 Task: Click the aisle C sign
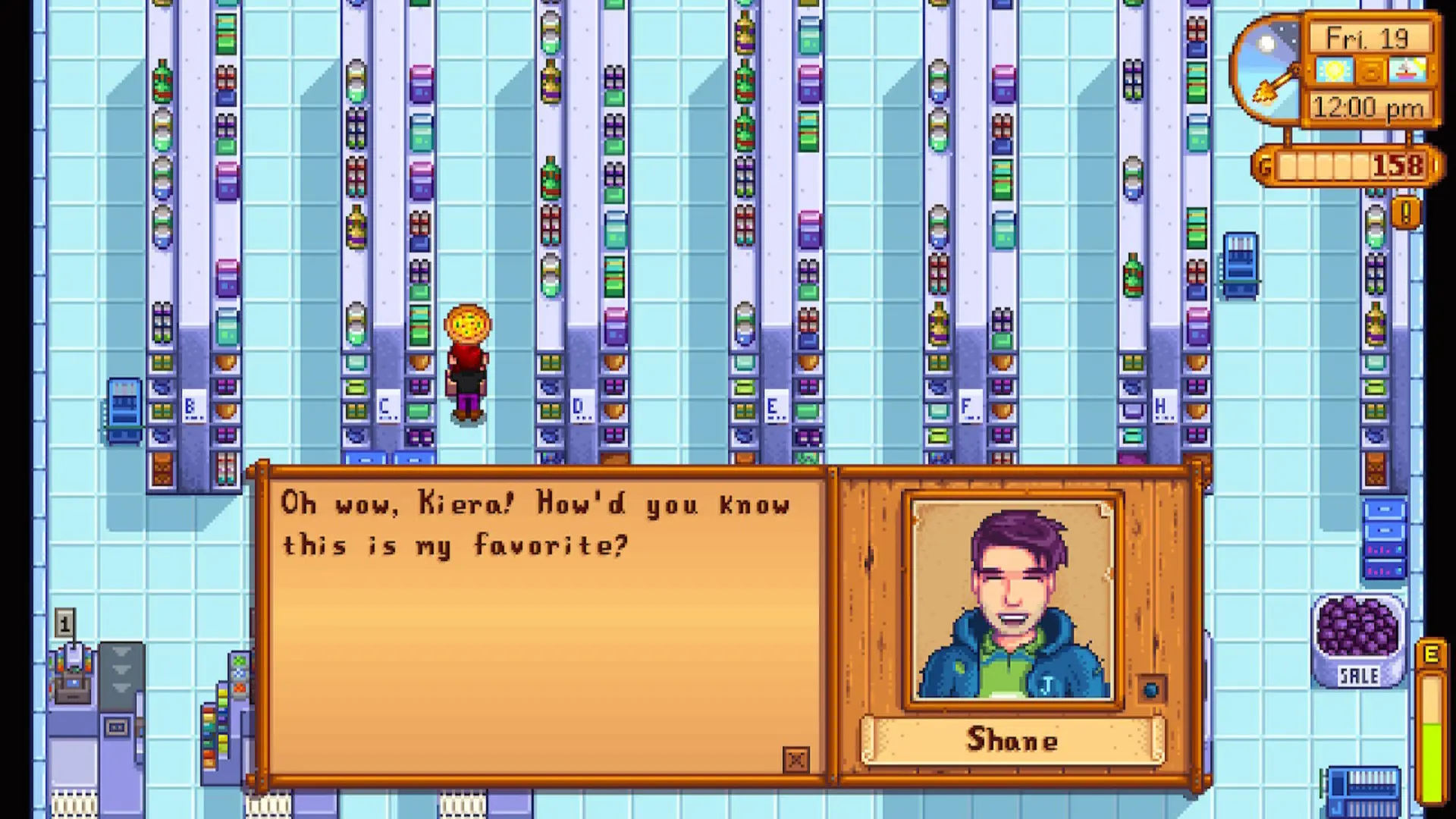[x=387, y=407]
